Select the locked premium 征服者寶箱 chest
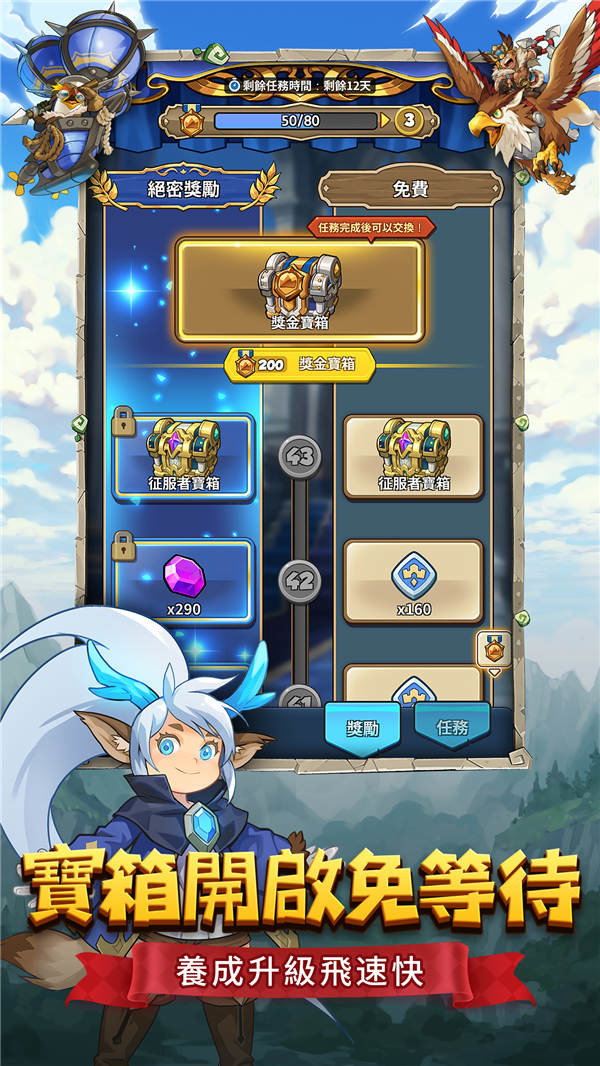The width and height of the screenshot is (600, 1066). click(185, 456)
